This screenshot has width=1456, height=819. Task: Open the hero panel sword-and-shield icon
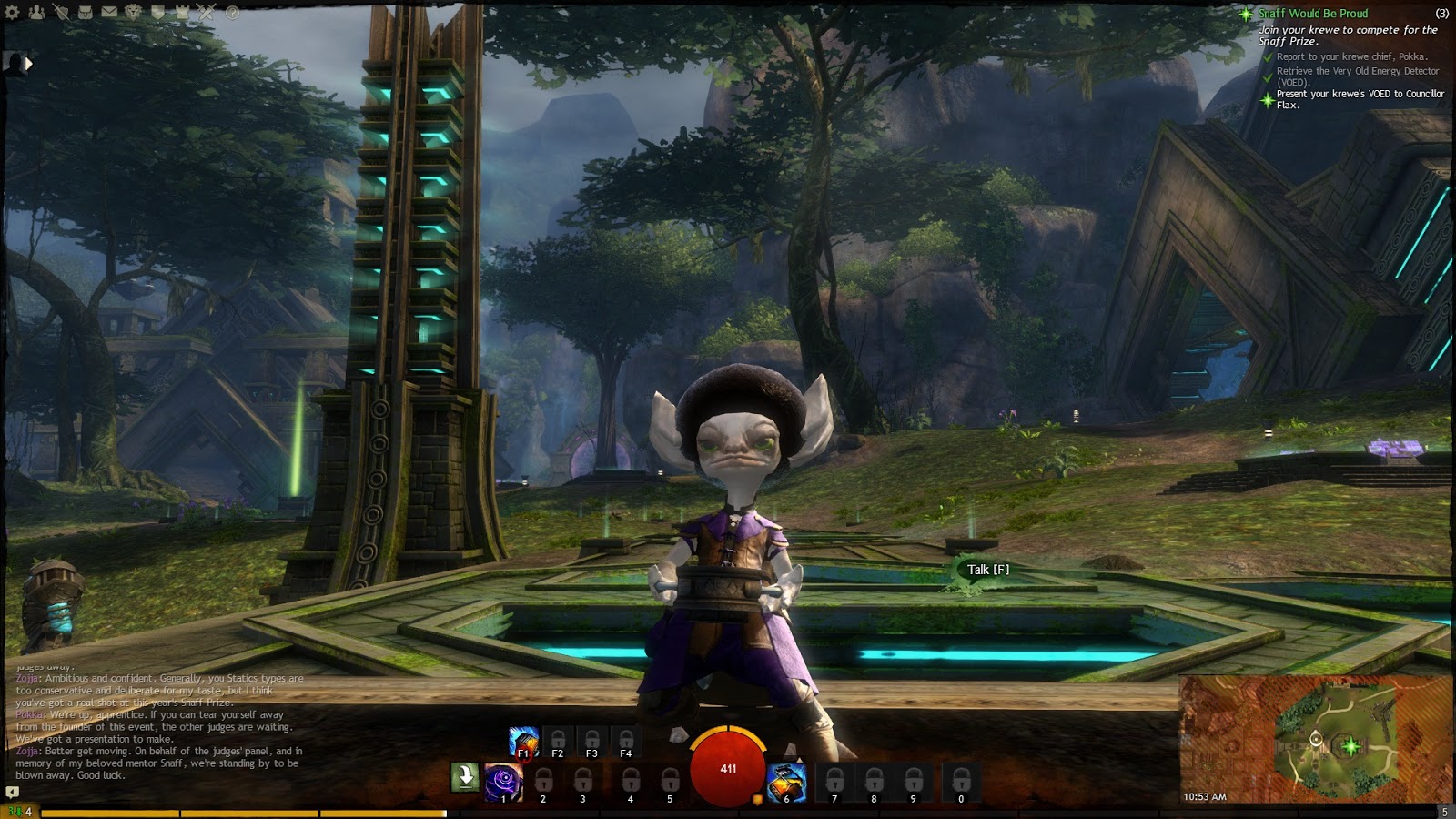tap(61, 13)
